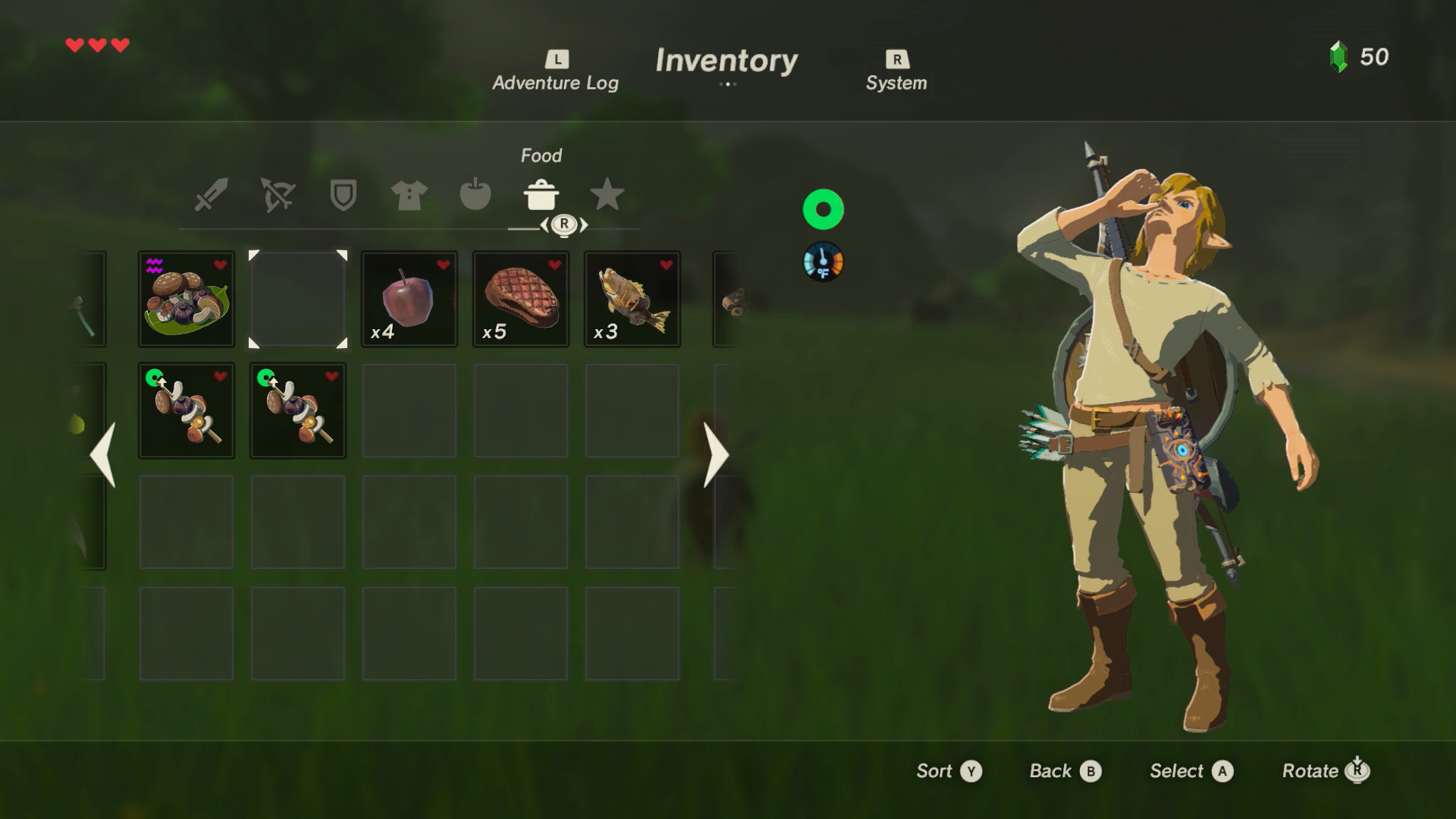Open the System page
Image resolution: width=1456 pixels, height=819 pixels.
click(896, 73)
